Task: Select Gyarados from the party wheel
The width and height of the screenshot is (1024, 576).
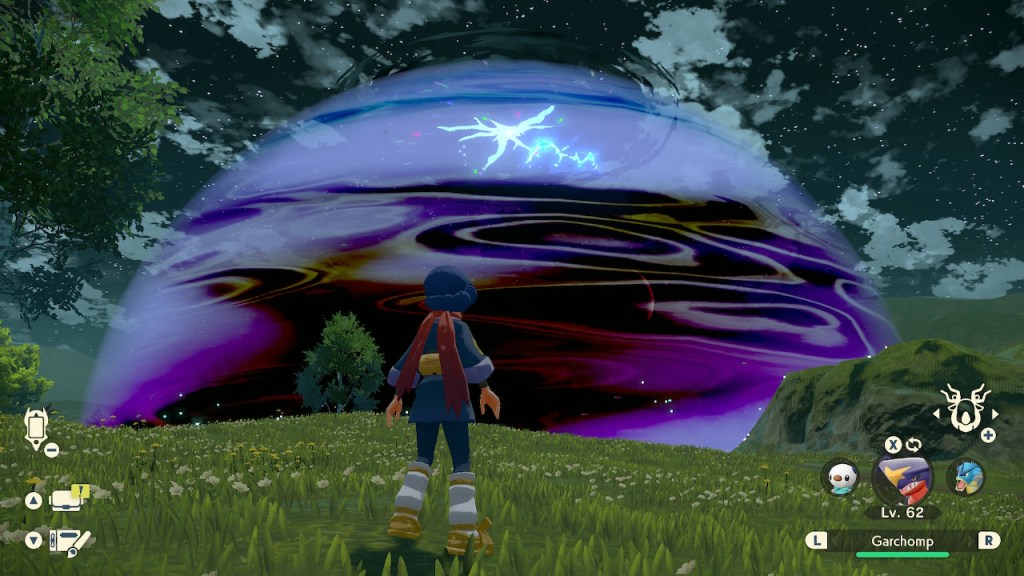Action: [965, 477]
